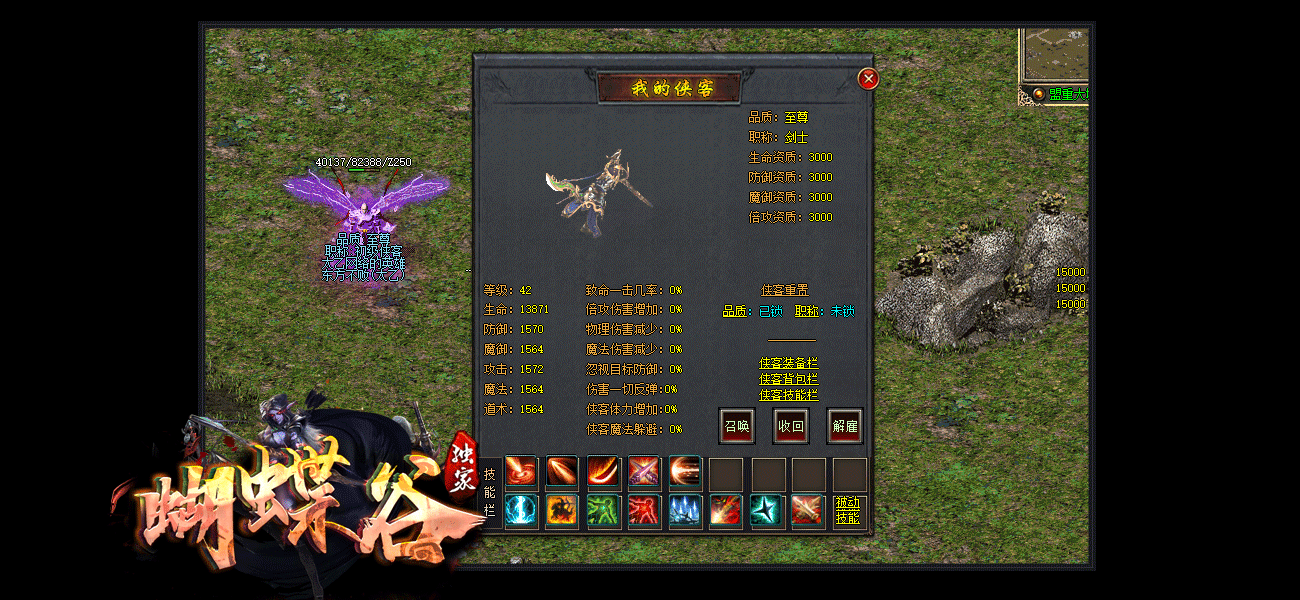Choose the fiery crescent slash skill
This screenshot has height=600, width=1300.
[603, 471]
